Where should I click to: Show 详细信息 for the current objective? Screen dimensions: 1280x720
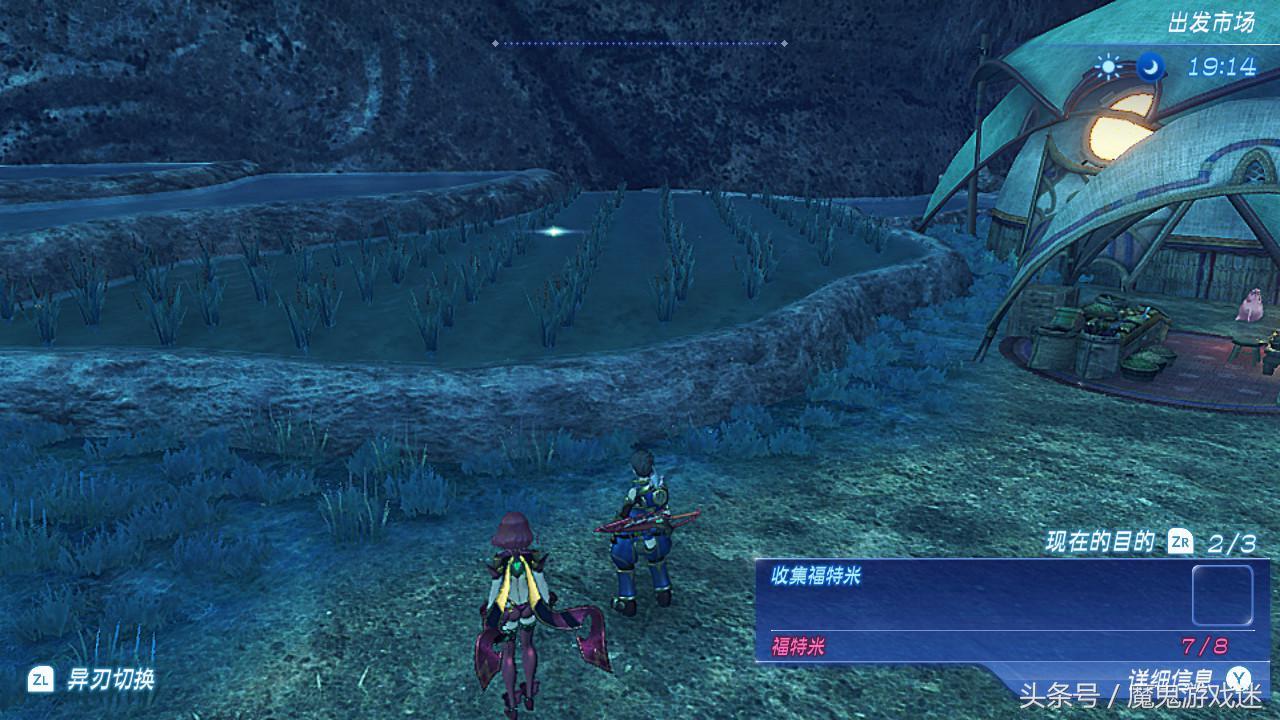pyautogui.click(x=1170, y=679)
